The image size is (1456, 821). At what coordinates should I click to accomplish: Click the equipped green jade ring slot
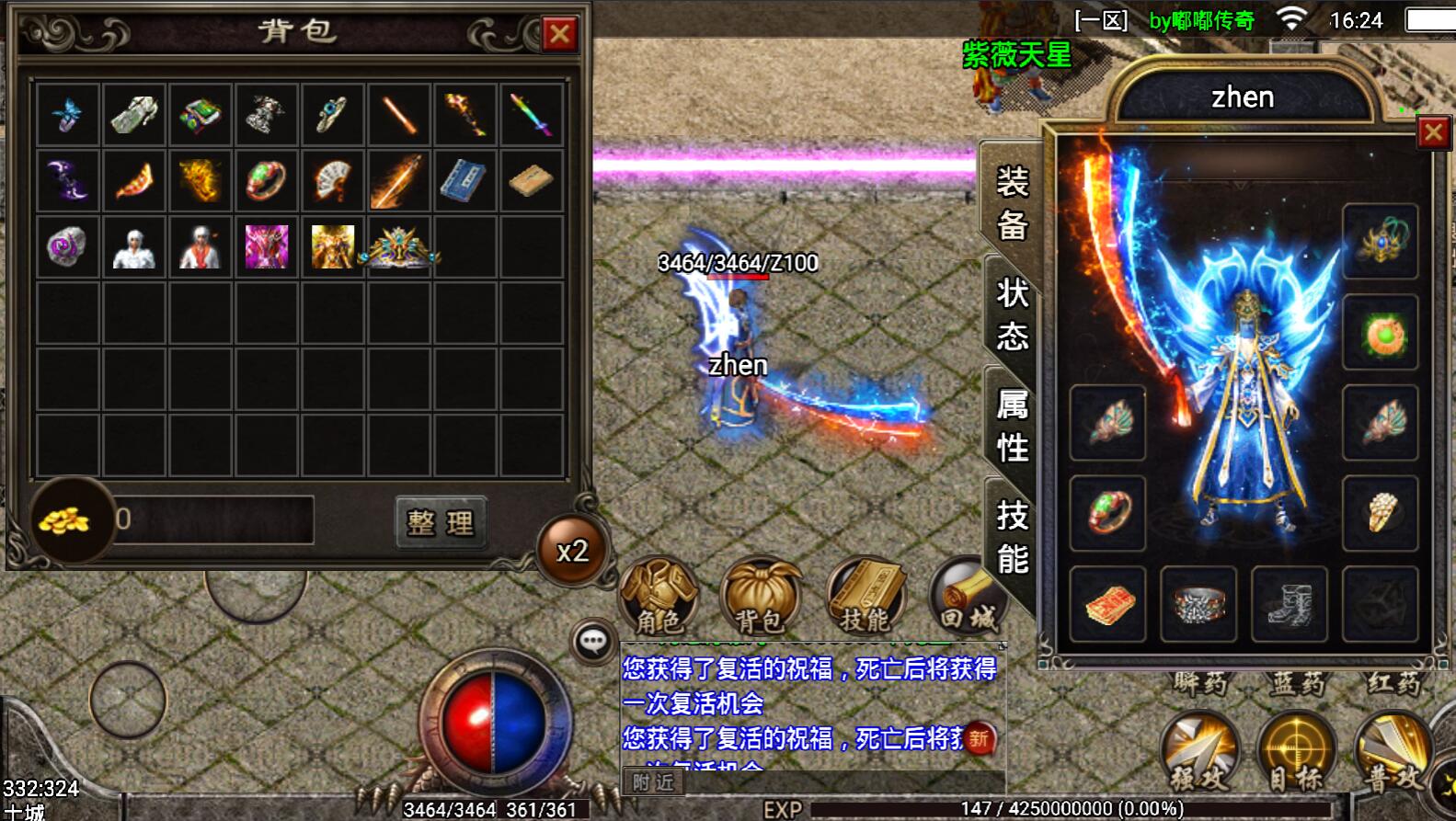1107,513
